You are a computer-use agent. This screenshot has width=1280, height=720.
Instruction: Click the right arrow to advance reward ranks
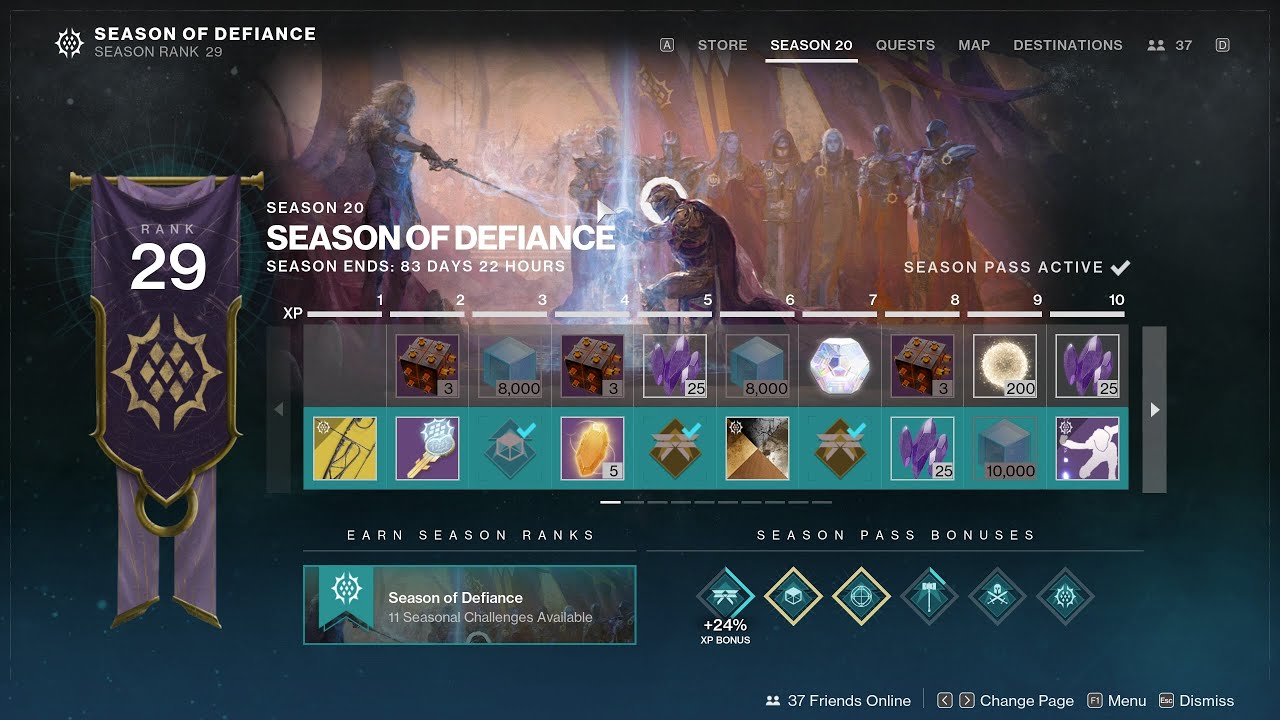click(x=1155, y=410)
